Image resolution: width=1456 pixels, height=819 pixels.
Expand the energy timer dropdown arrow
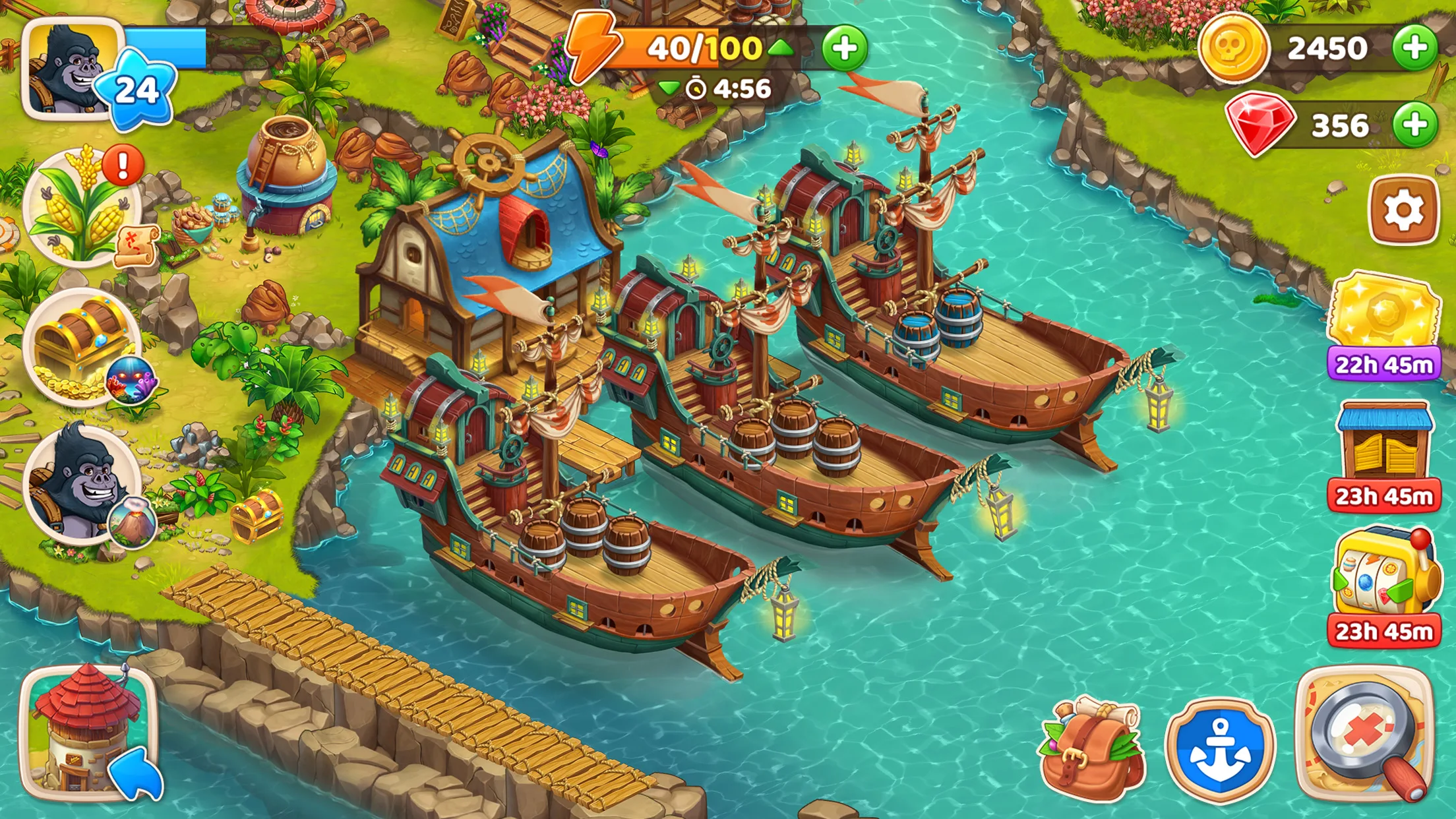(669, 88)
